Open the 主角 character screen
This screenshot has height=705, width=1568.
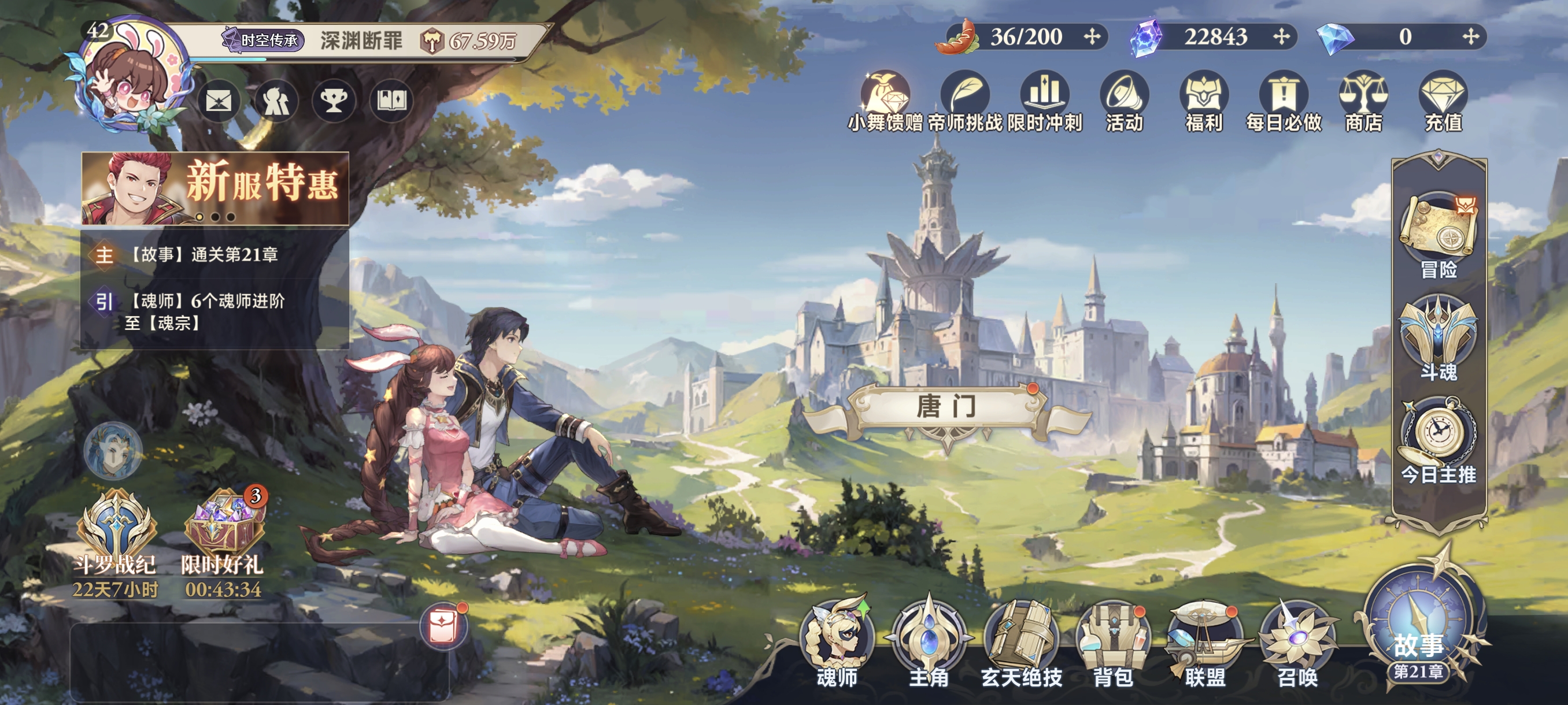(929, 644)
